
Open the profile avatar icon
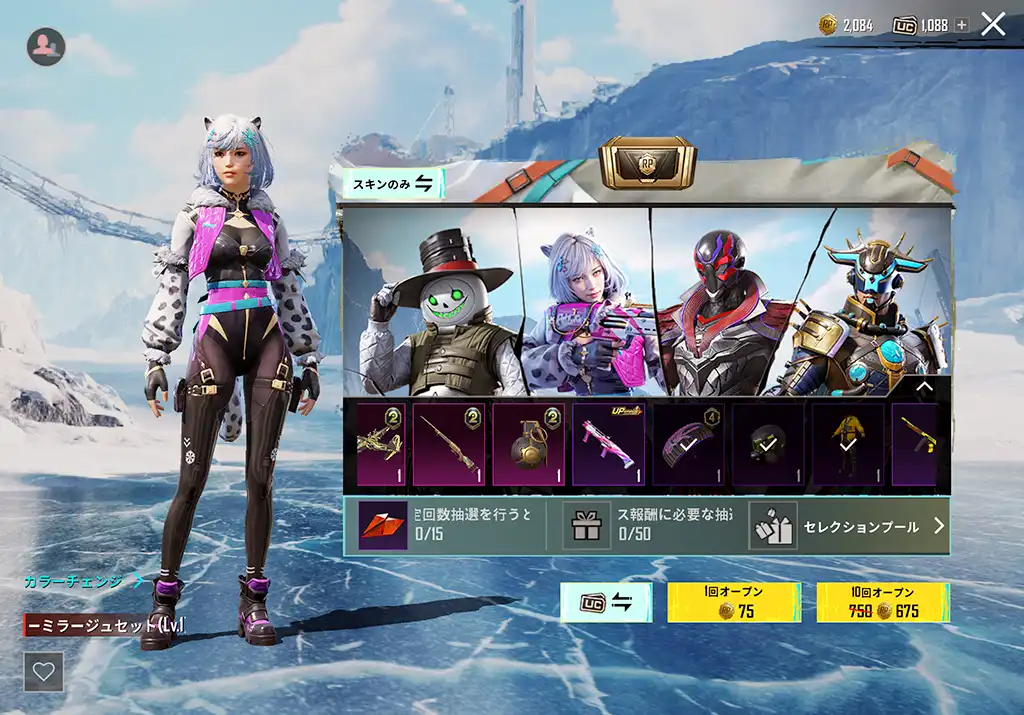click(46, 46)
